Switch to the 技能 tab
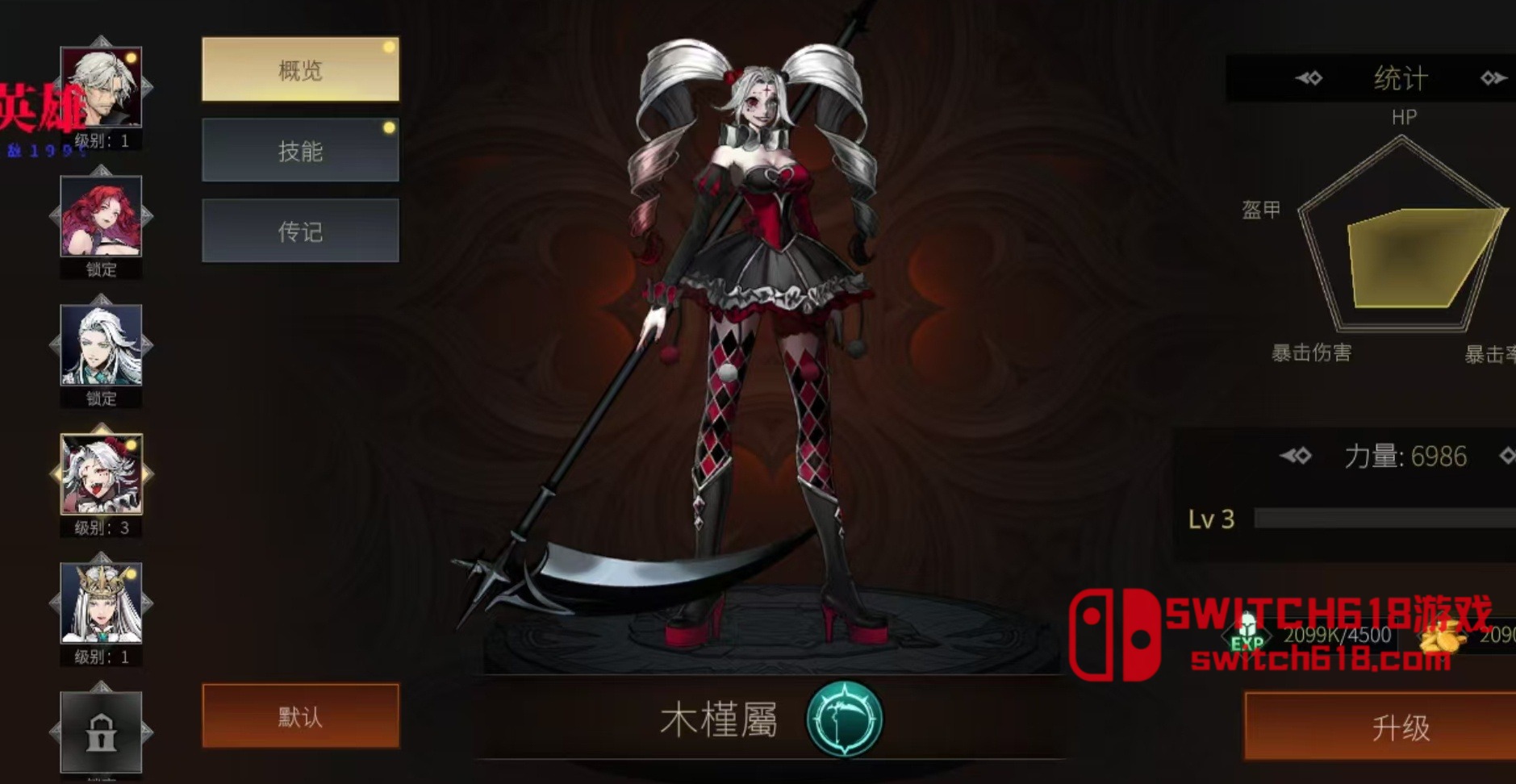This screenshot has width=1516, height=784. pyautogui.click(x=299, y=150)
